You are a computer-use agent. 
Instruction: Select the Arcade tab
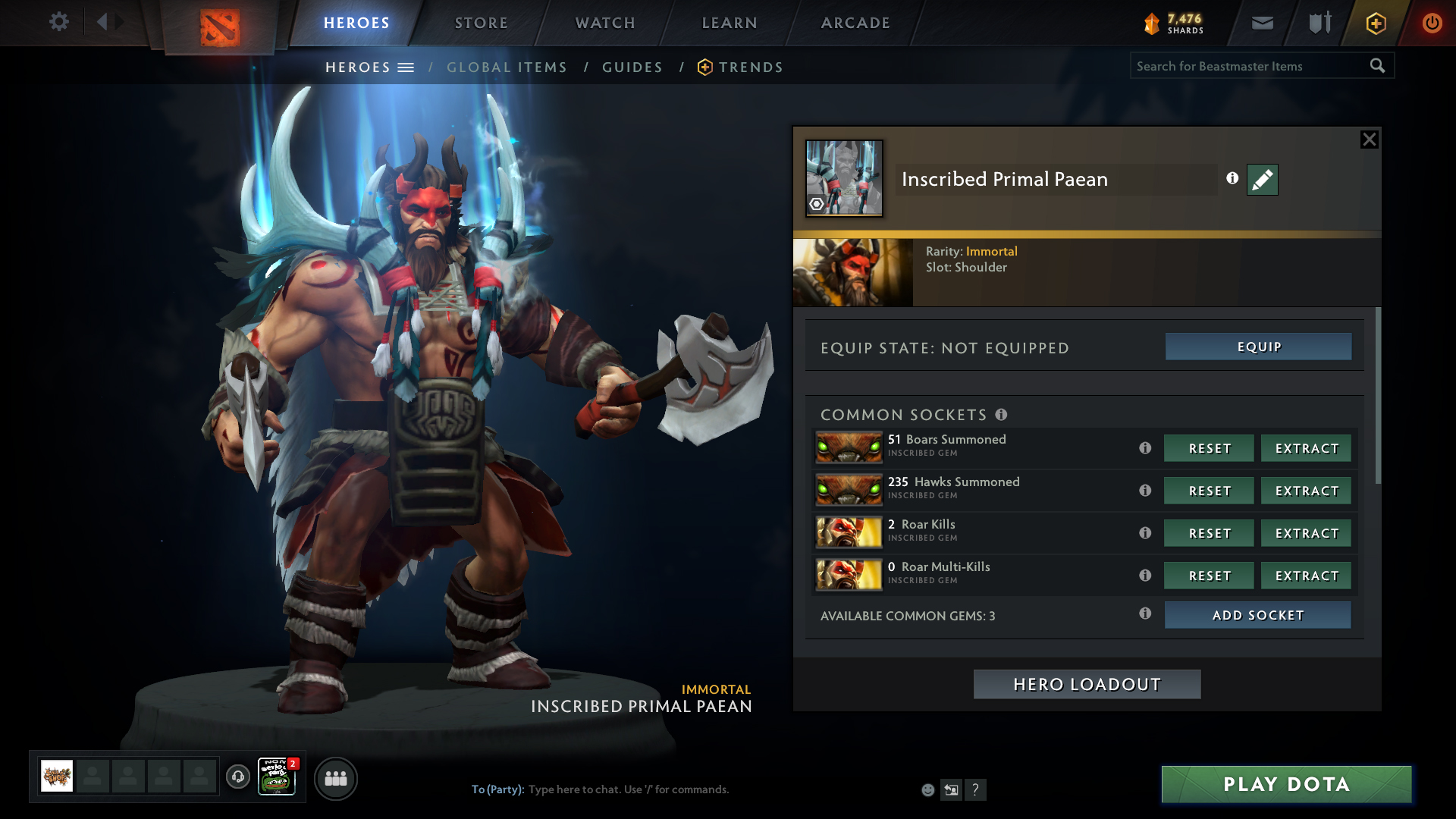855,23
